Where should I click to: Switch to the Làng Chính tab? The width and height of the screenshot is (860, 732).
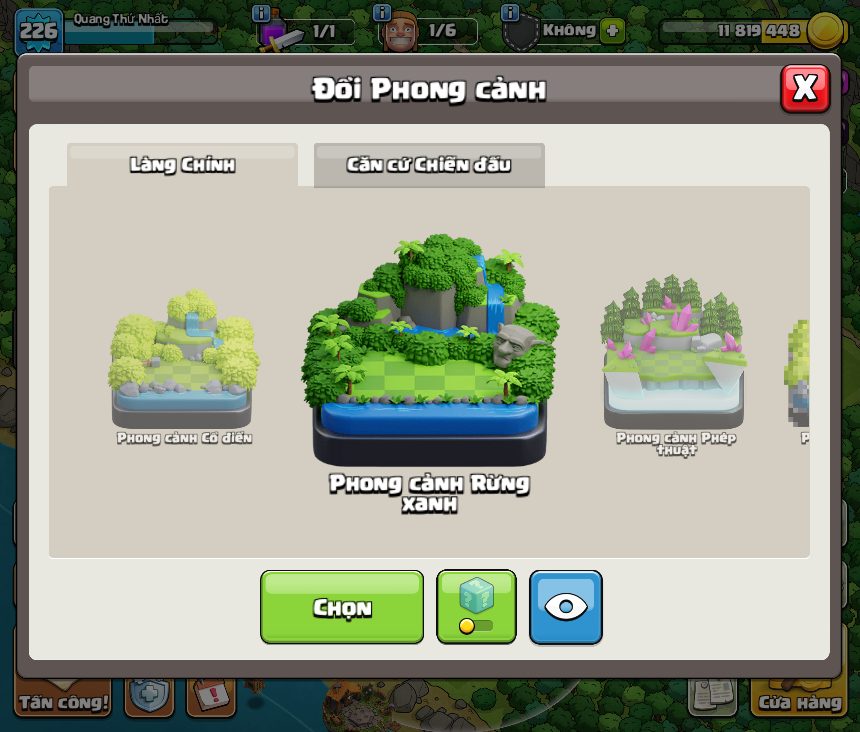click(x=182, y=165)
